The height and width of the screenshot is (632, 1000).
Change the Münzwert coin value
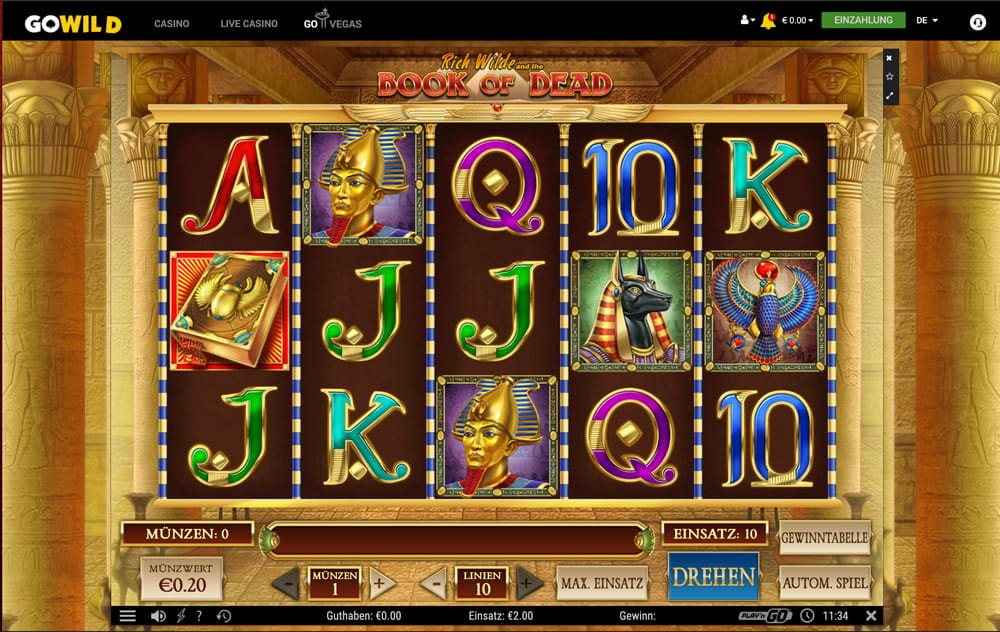tap(181, 578)
